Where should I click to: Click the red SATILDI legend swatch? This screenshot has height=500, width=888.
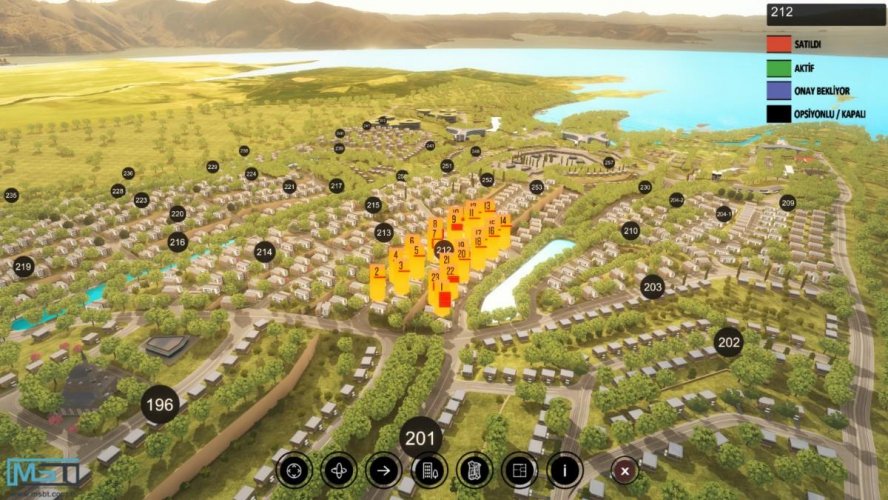click(778, 44)
